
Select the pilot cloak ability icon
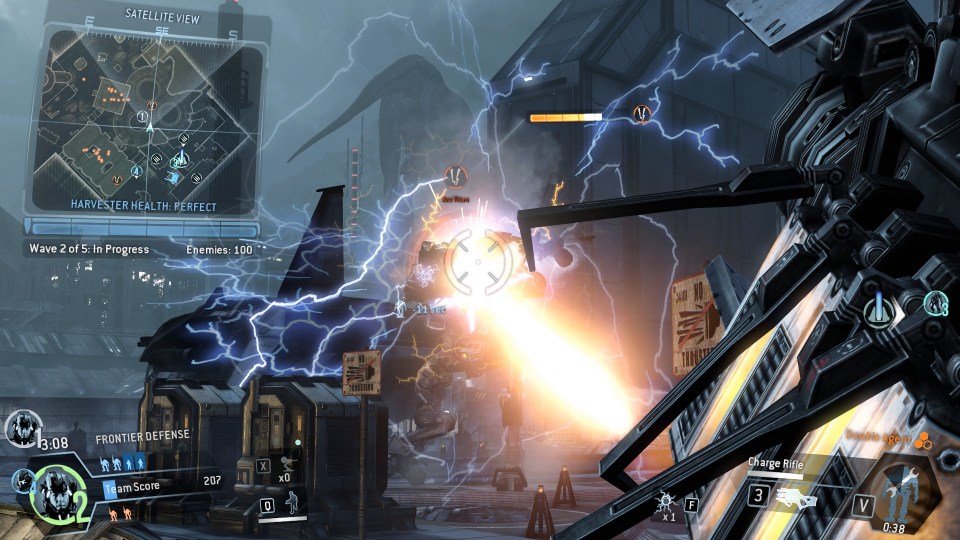295,504
